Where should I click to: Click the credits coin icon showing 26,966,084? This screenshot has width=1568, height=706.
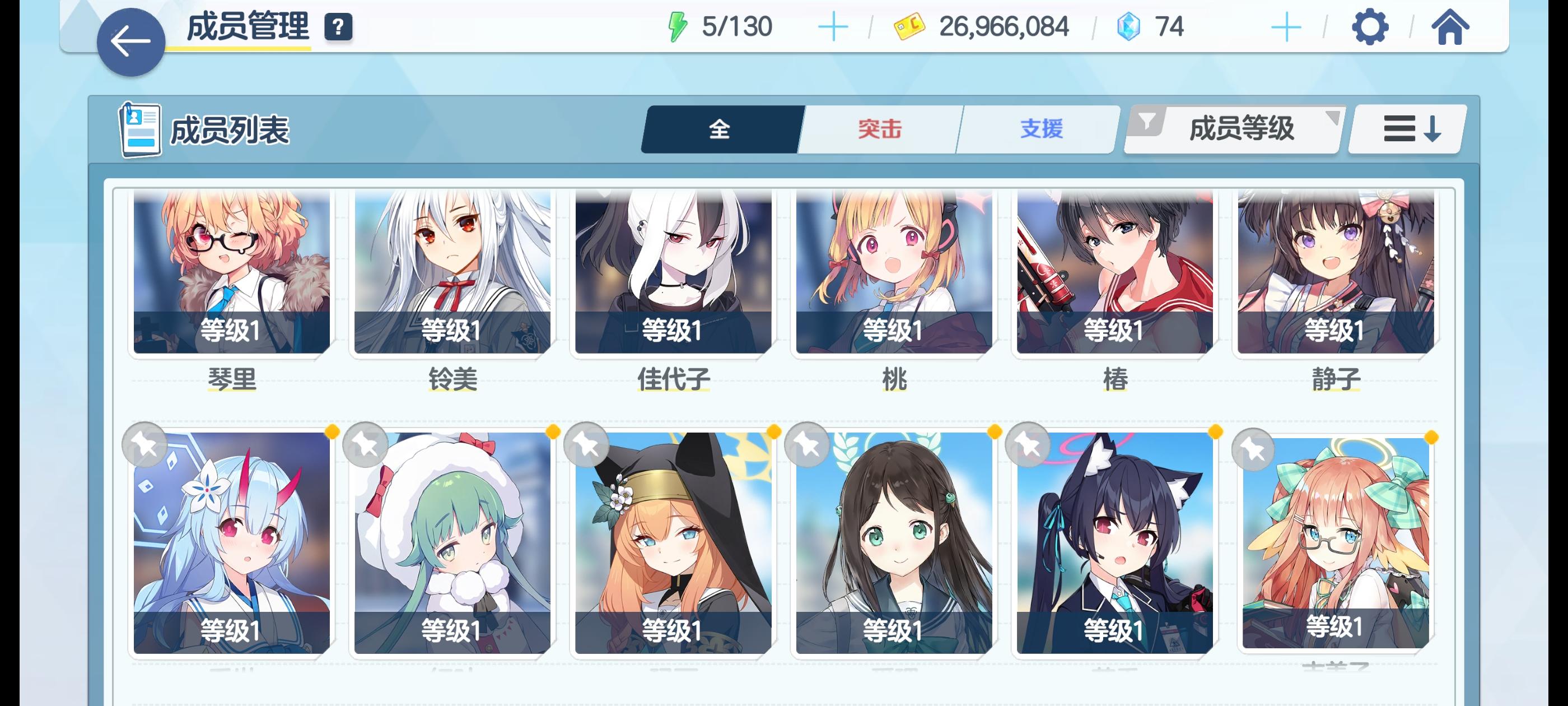click(x=909, y=26)
